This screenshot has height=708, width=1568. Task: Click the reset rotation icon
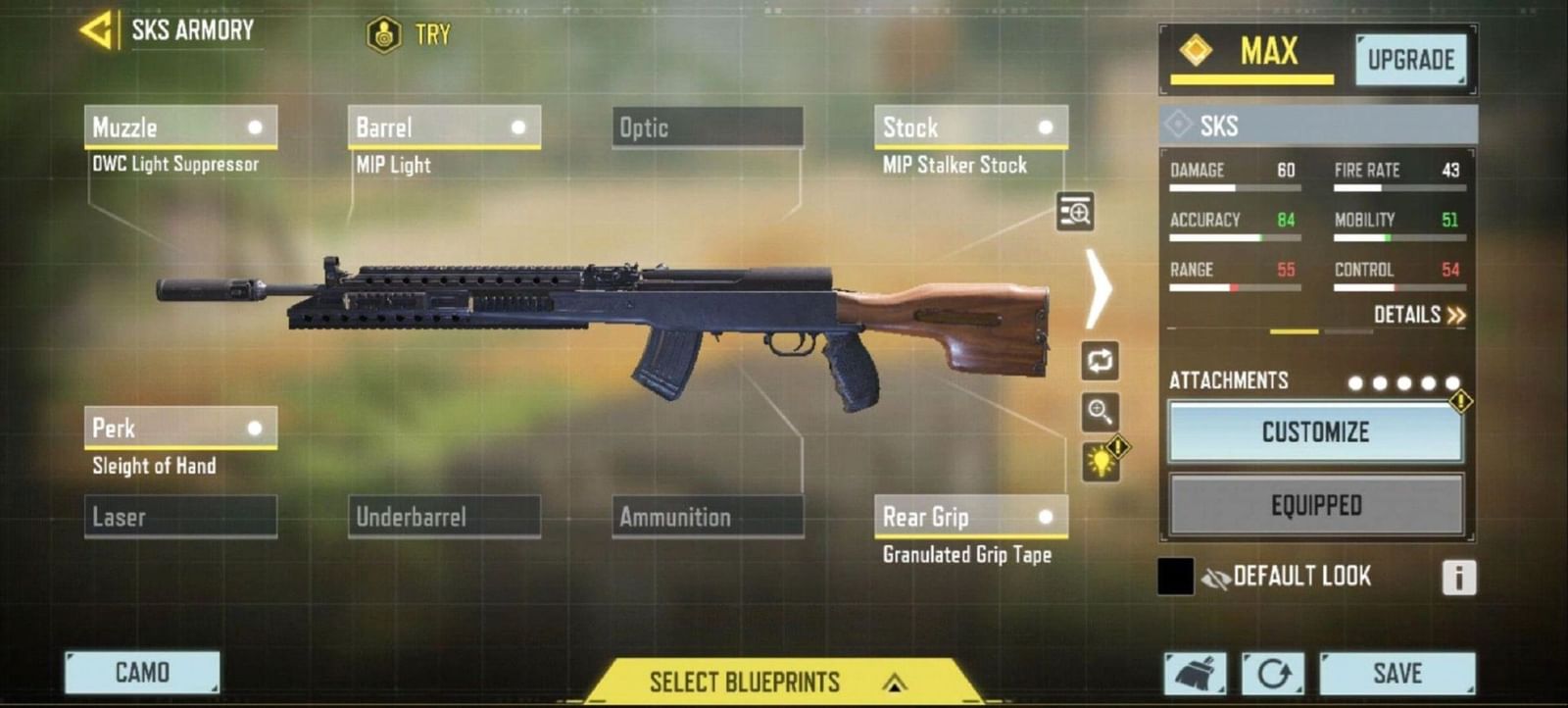pyautogui.click(x=1274, y=673)
